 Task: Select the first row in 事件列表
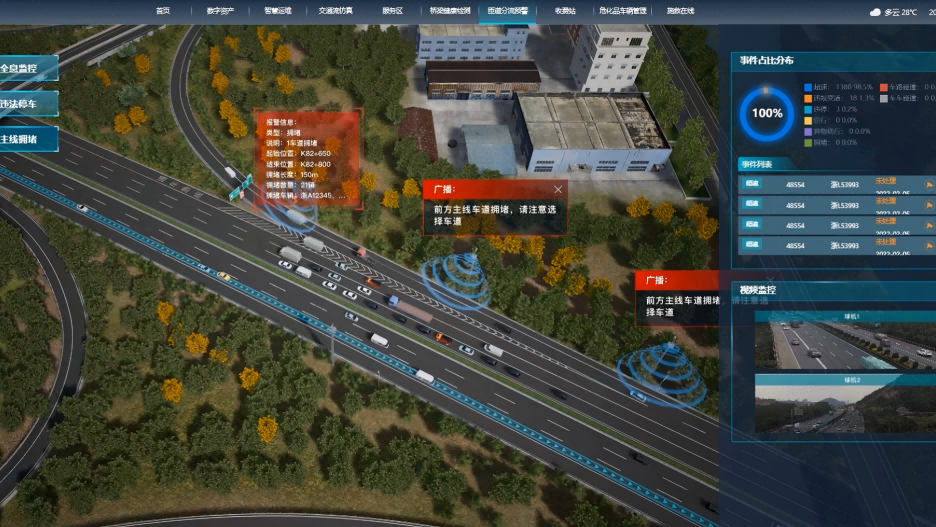830,184
